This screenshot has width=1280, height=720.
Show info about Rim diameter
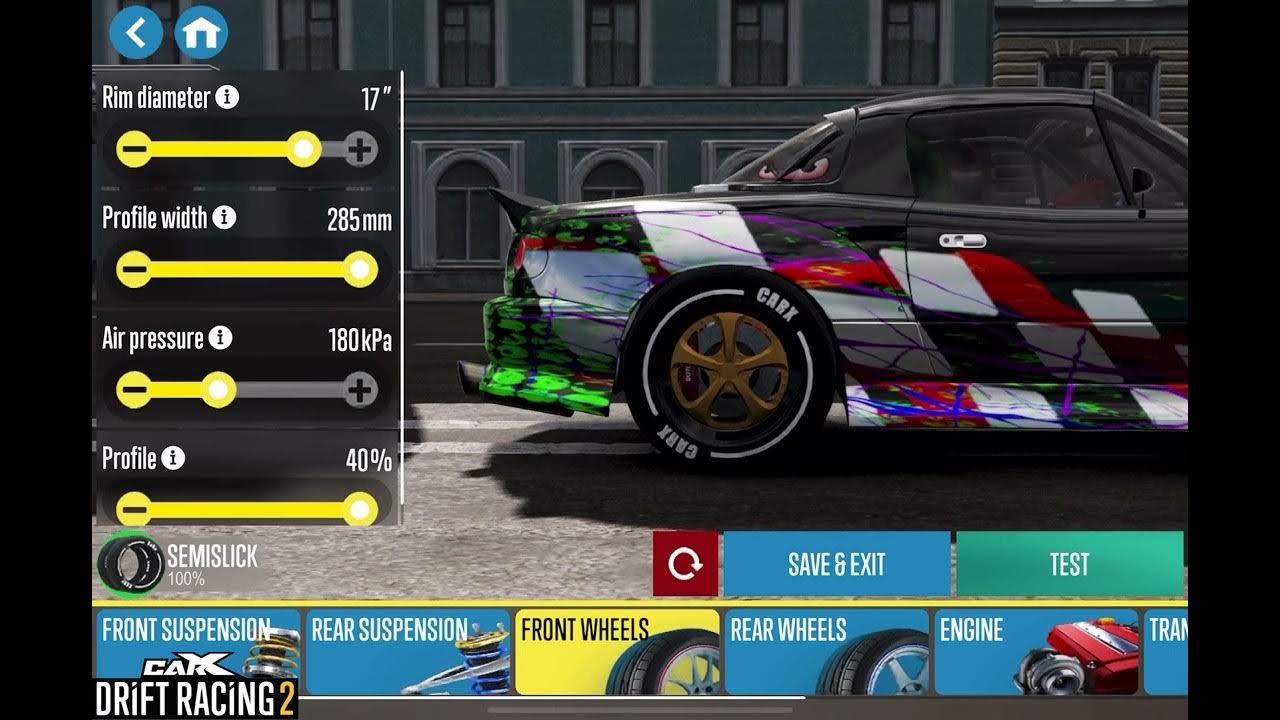point(228,97)
